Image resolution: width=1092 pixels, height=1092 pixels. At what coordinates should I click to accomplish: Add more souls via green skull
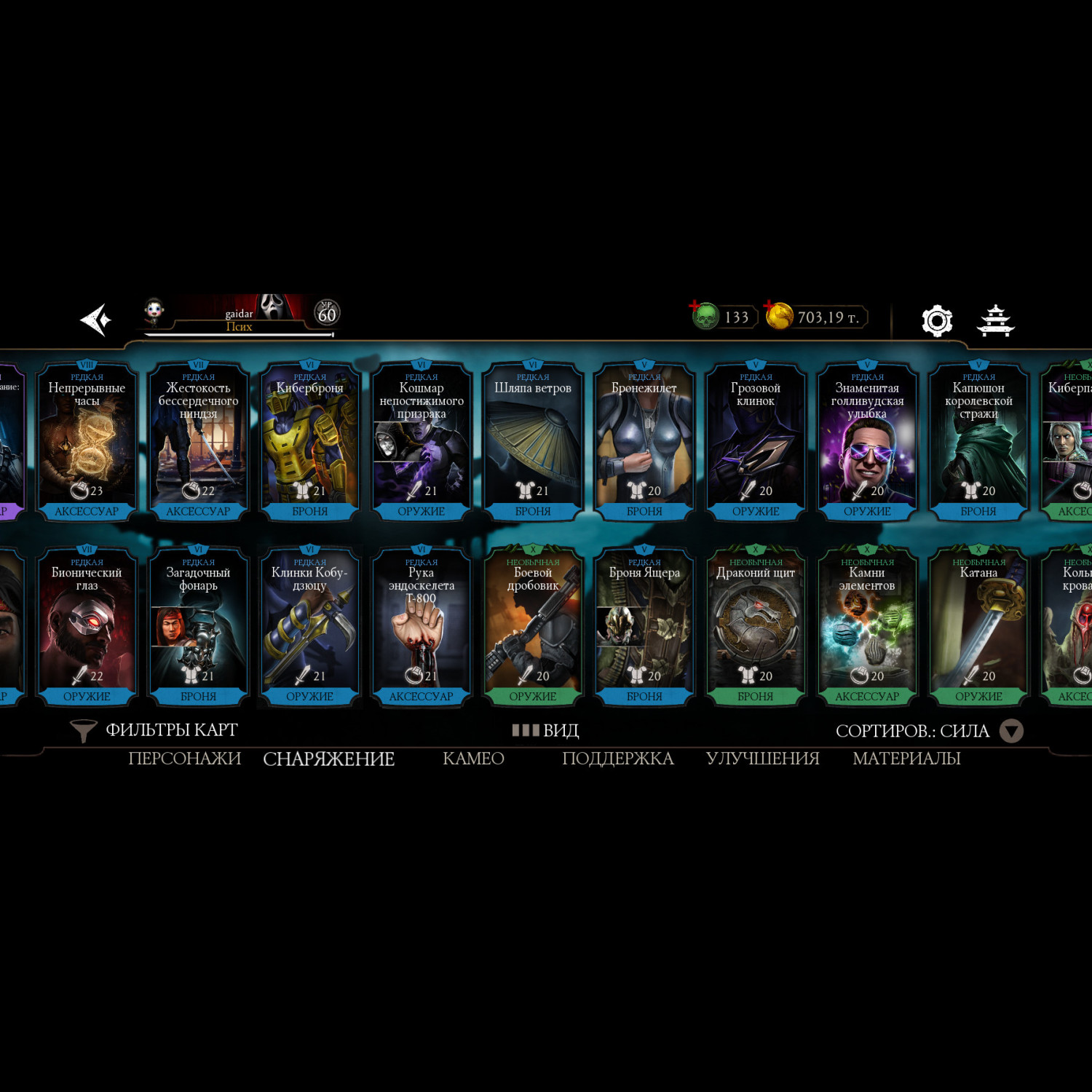tap(705, 316)
